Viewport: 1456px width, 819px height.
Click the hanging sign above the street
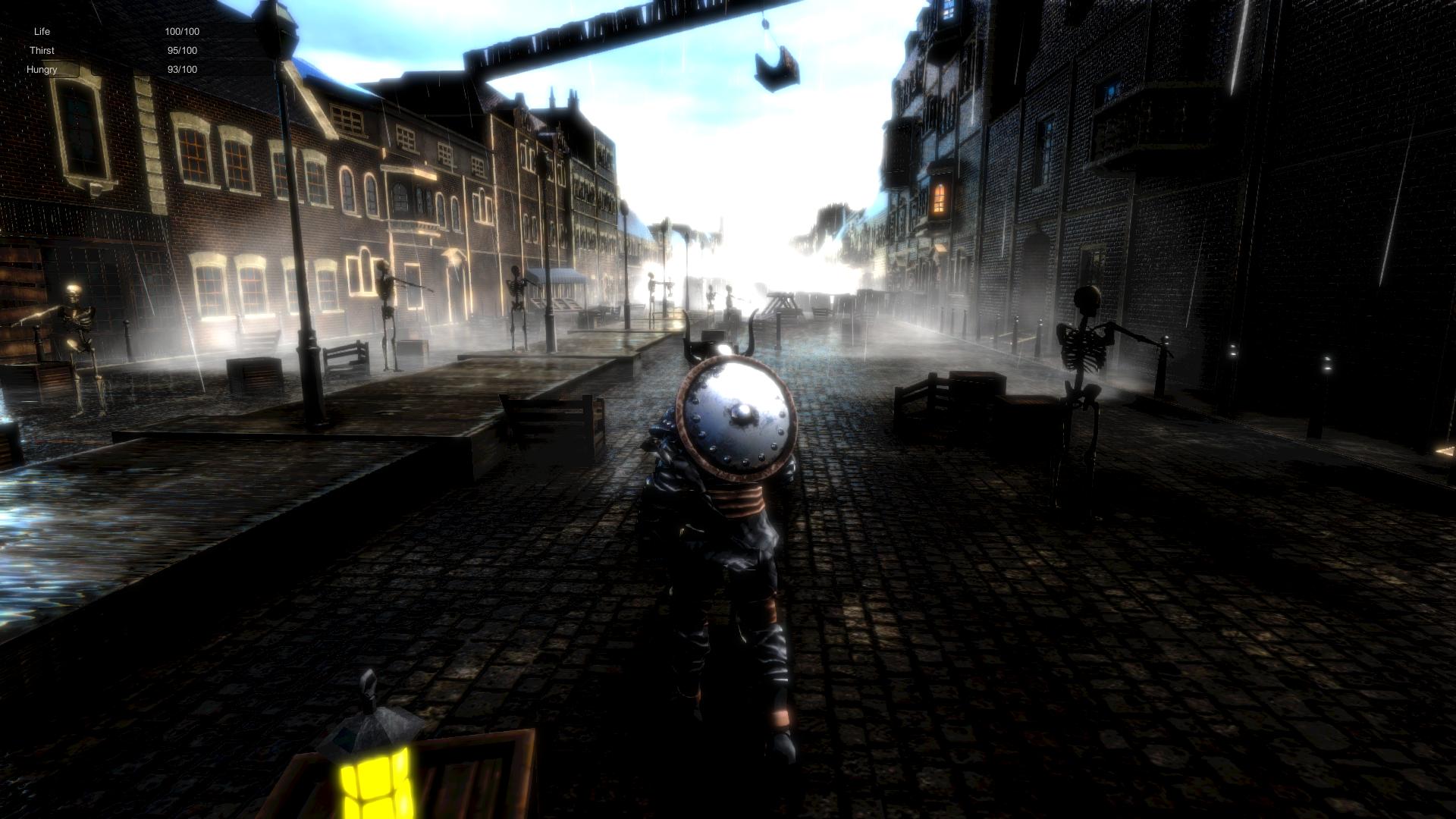[775, 68]
